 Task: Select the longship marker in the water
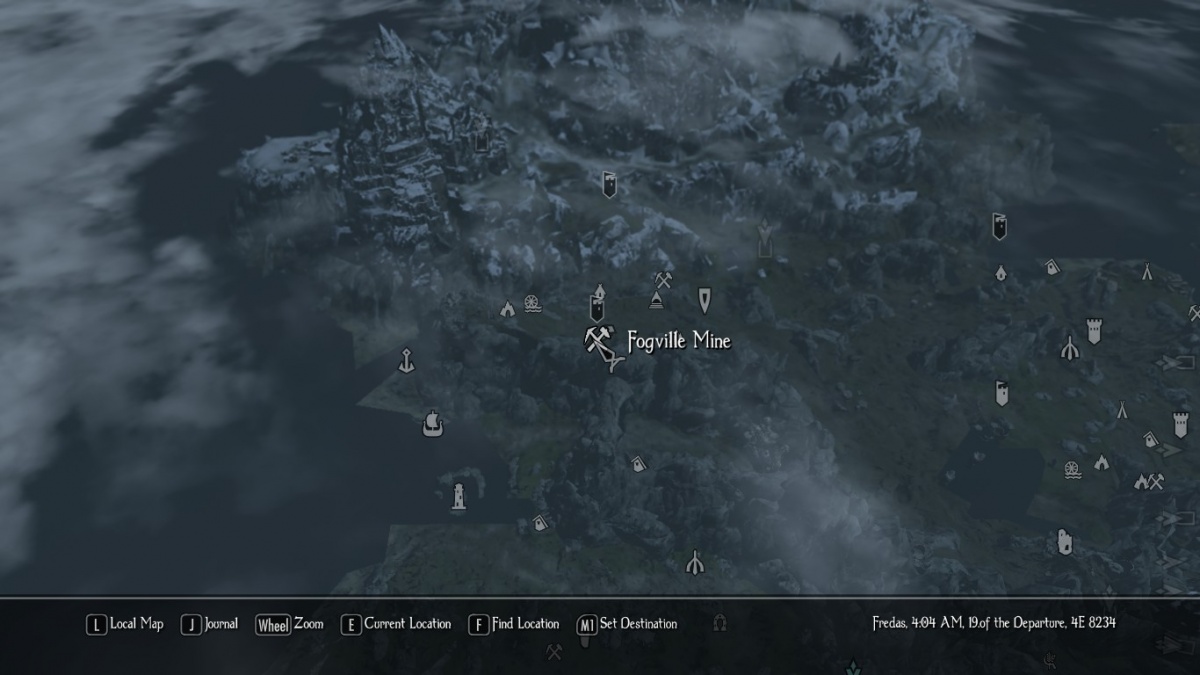point(432,422)
